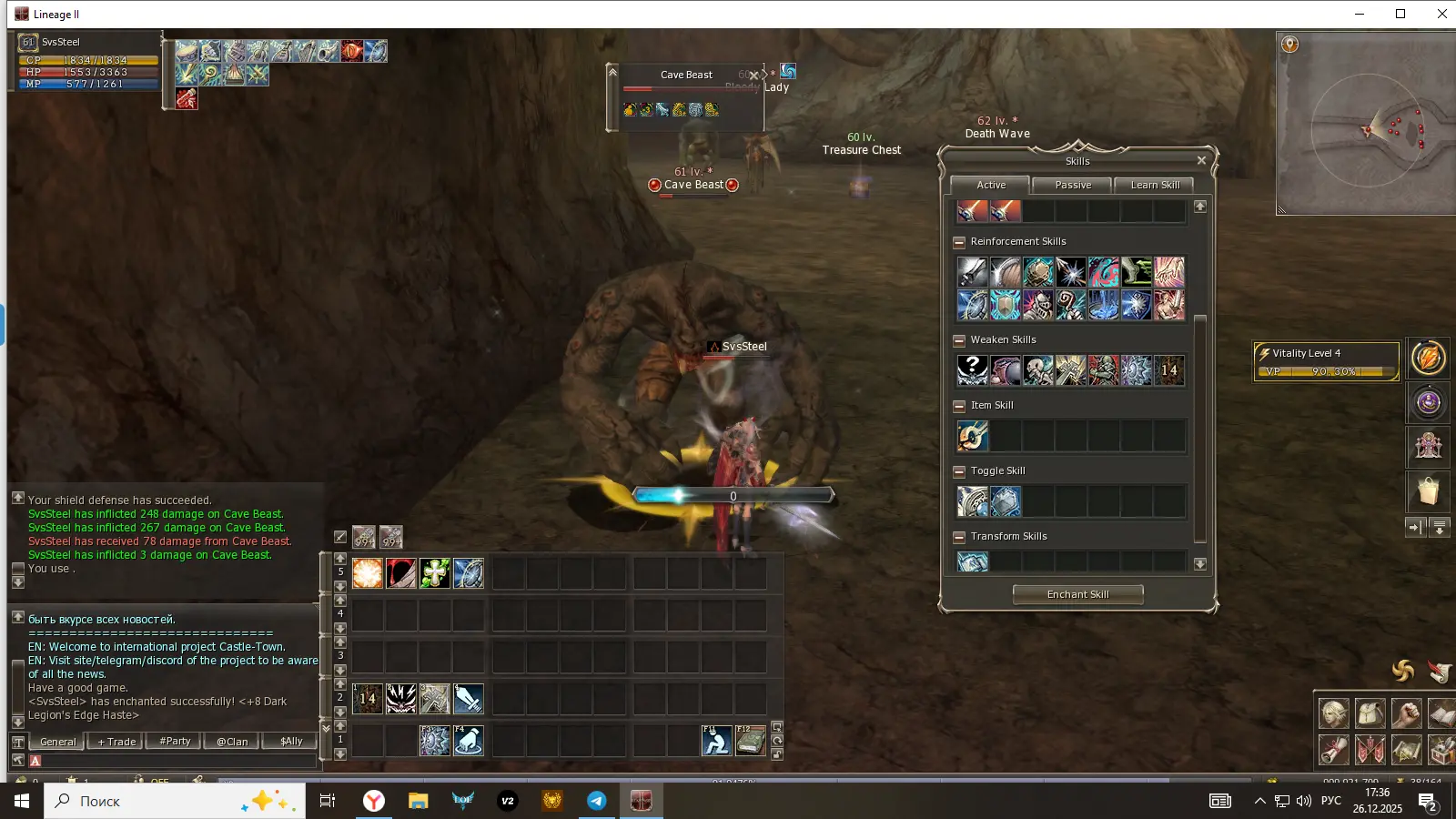Open the shopping bag icon on right sidebar

tap(1428, 491)
